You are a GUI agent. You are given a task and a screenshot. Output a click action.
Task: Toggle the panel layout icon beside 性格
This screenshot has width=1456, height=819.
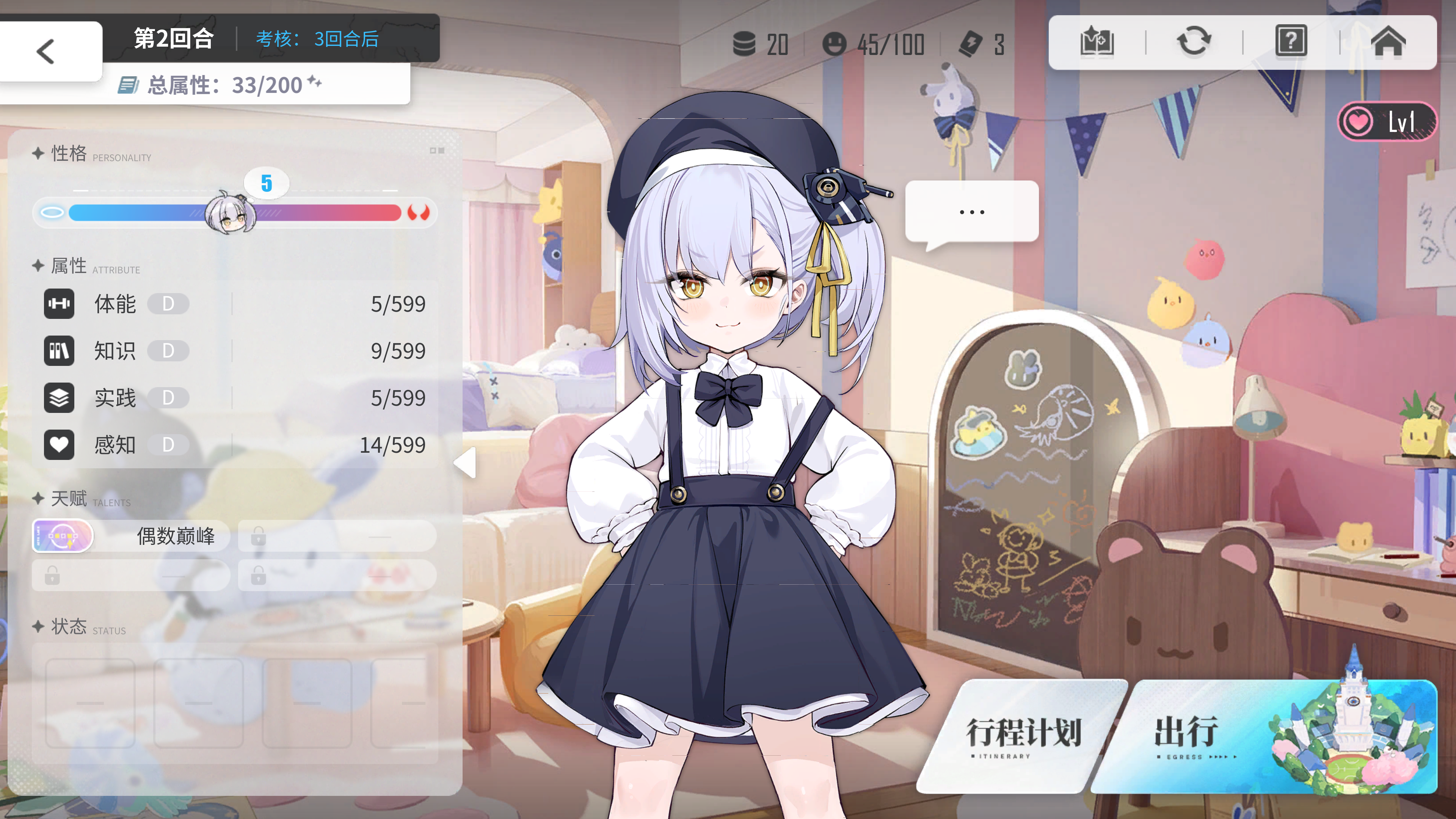pos(436,151)
